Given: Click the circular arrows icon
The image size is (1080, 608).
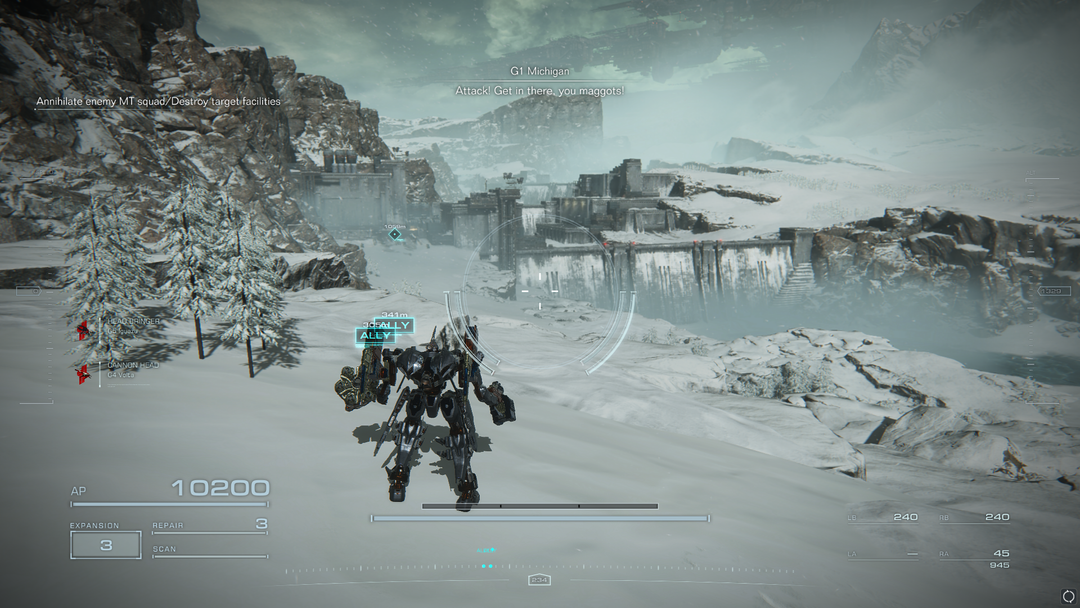Looking at the screenshot, I should click(x=1068, y=596).
